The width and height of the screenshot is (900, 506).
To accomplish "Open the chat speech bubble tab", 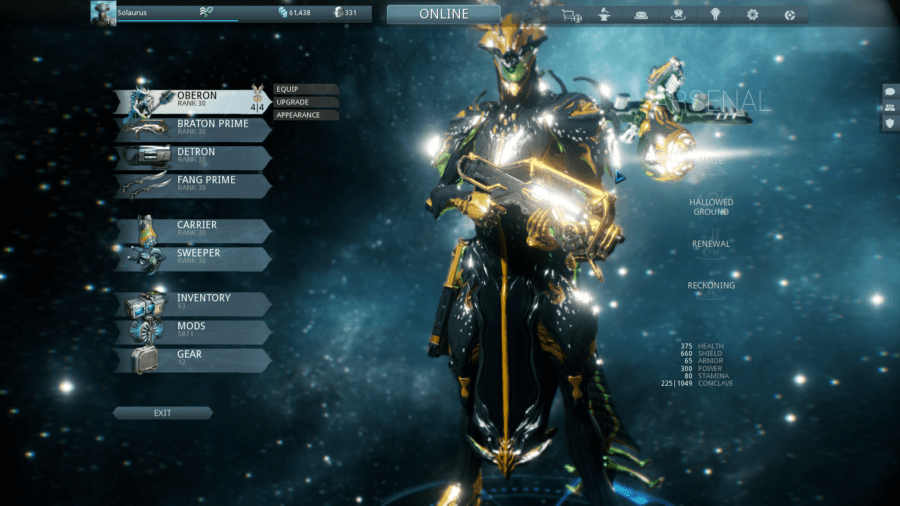I will 890,91.
